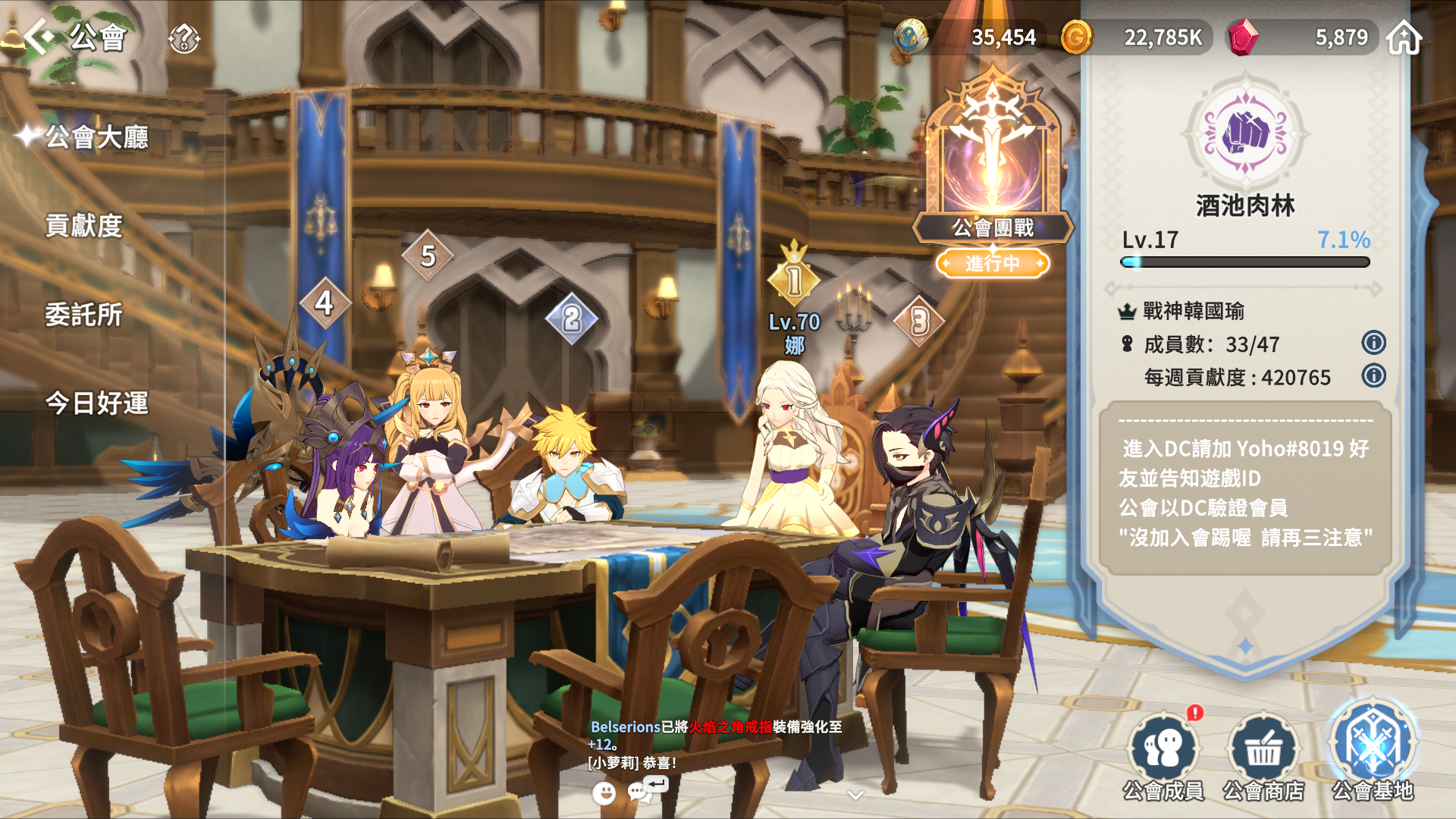1456x819 pixels.
Task: Tap the gold coin currency icon
Action: (1076, 37)
